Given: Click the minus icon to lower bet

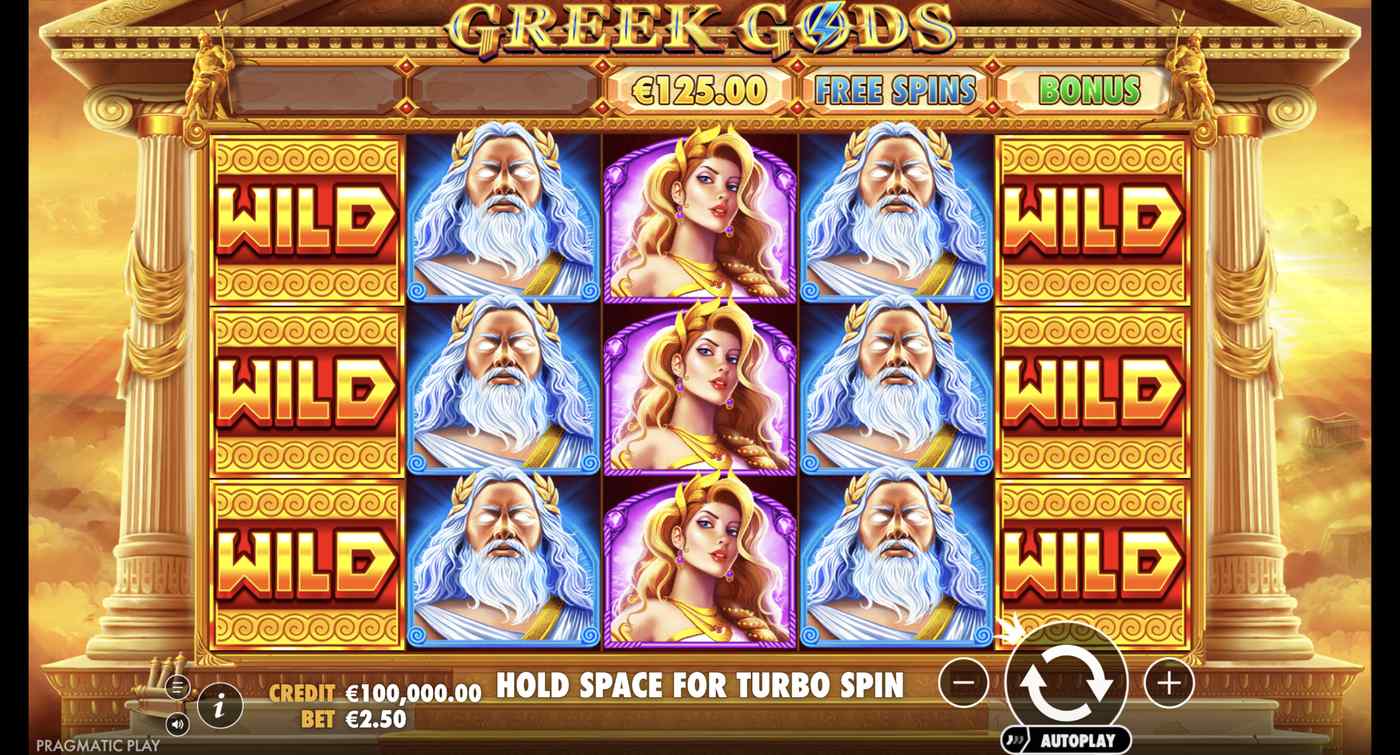Looking at the screenshot, I should pos(963,681).
